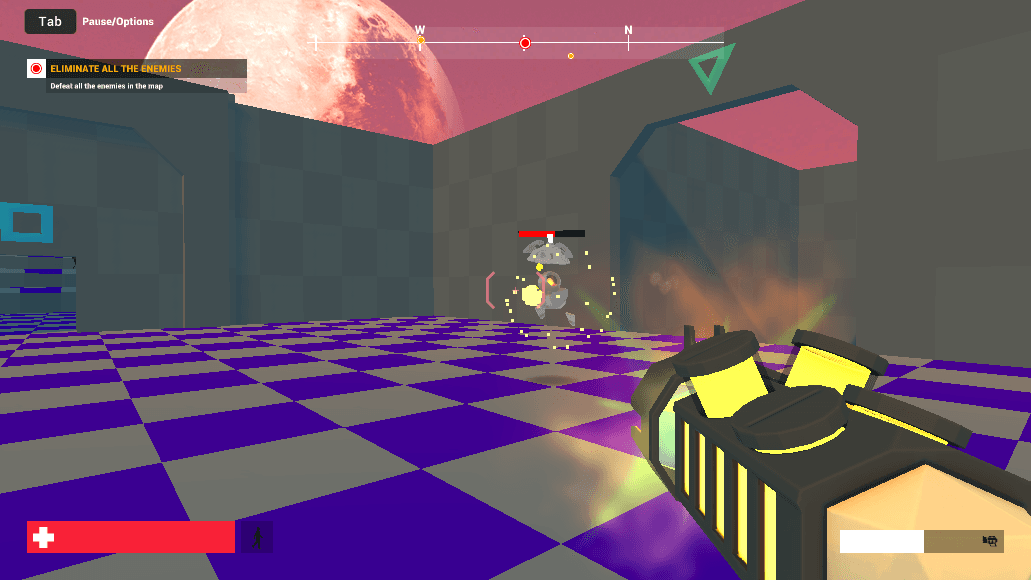Select the red enemy marker on the compass
Image resolution: width=1031 pixels, height=580 pixels.
pyautogui.click(x=525, y=43)
